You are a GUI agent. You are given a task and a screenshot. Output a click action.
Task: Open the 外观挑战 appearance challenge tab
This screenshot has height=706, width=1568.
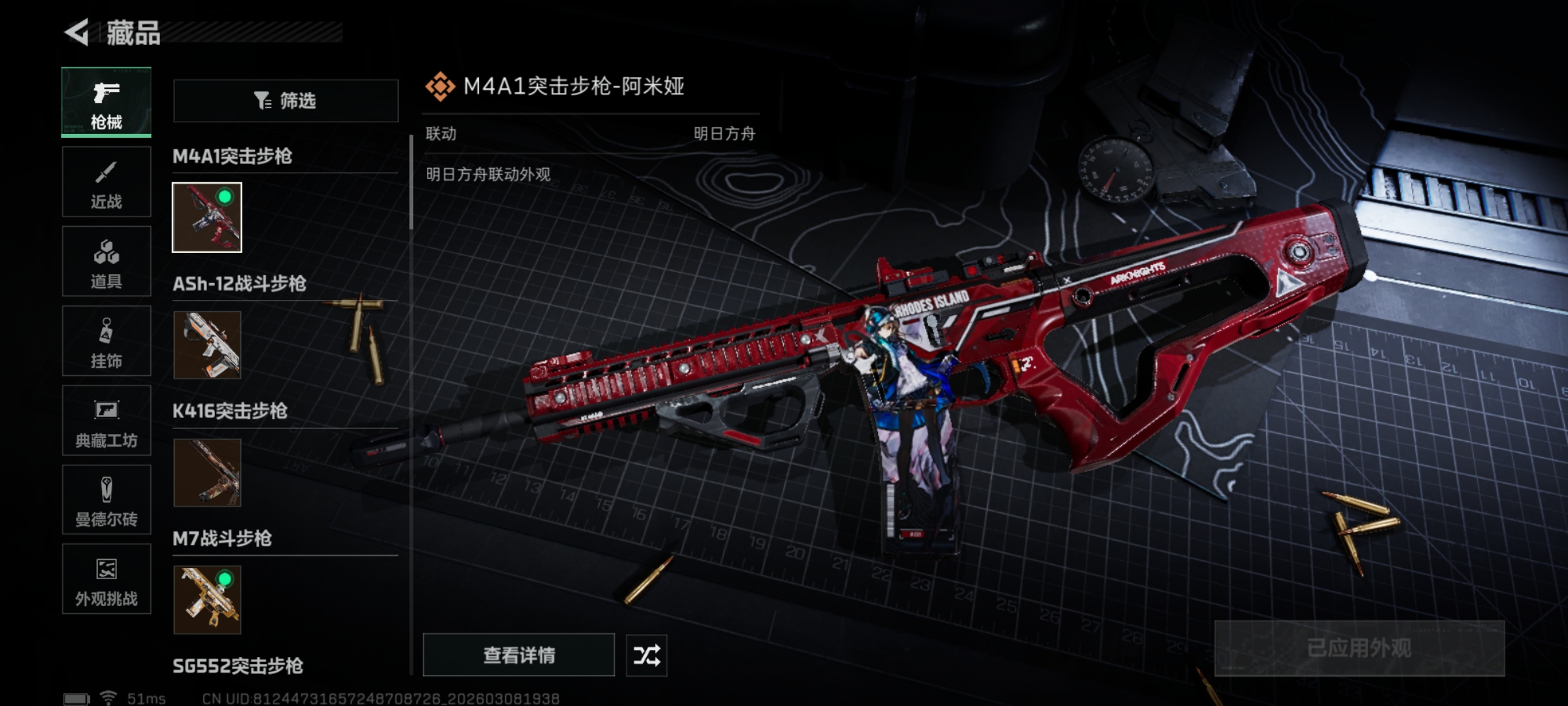106,580
